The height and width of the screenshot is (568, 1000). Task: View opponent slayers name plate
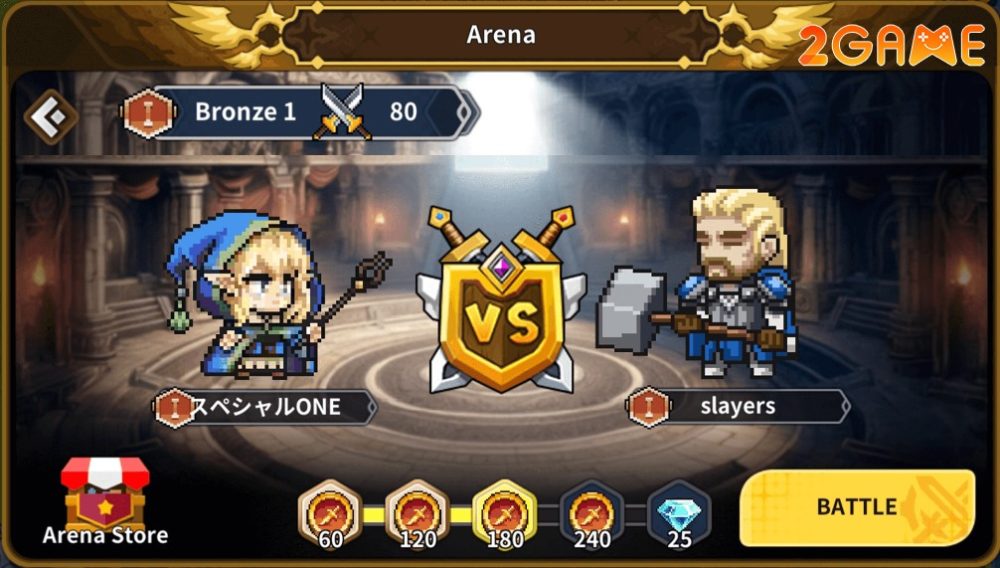coord(738,407)
